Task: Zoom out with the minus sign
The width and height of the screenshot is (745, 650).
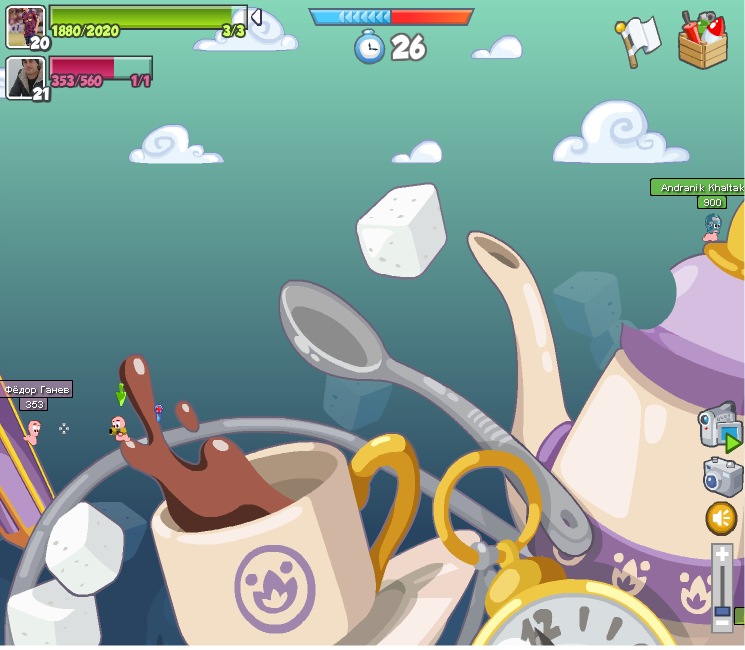Action: click(722, 623)
